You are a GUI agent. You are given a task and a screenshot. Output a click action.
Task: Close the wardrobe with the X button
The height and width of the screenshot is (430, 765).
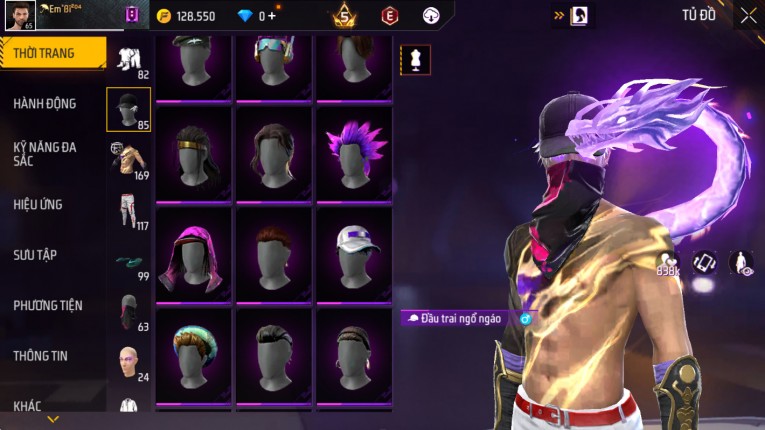[x=748, y=16]
